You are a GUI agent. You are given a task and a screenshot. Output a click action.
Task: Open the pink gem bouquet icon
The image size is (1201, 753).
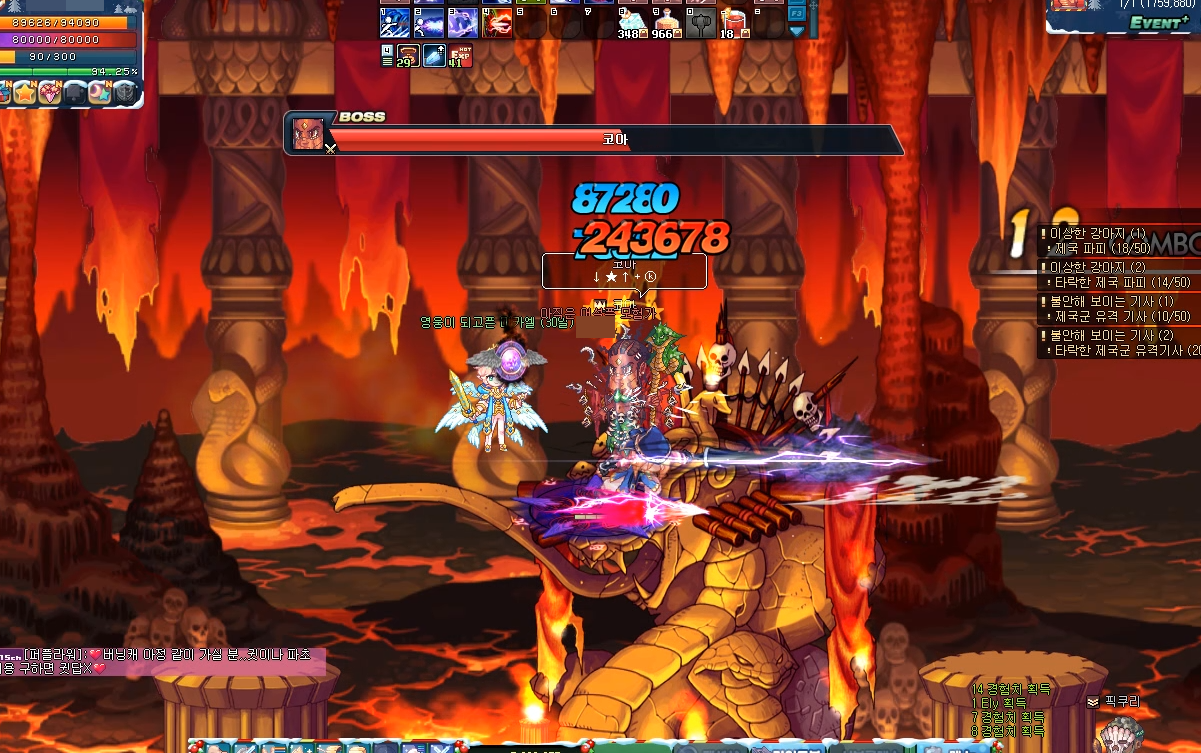(x=52, y=93)
